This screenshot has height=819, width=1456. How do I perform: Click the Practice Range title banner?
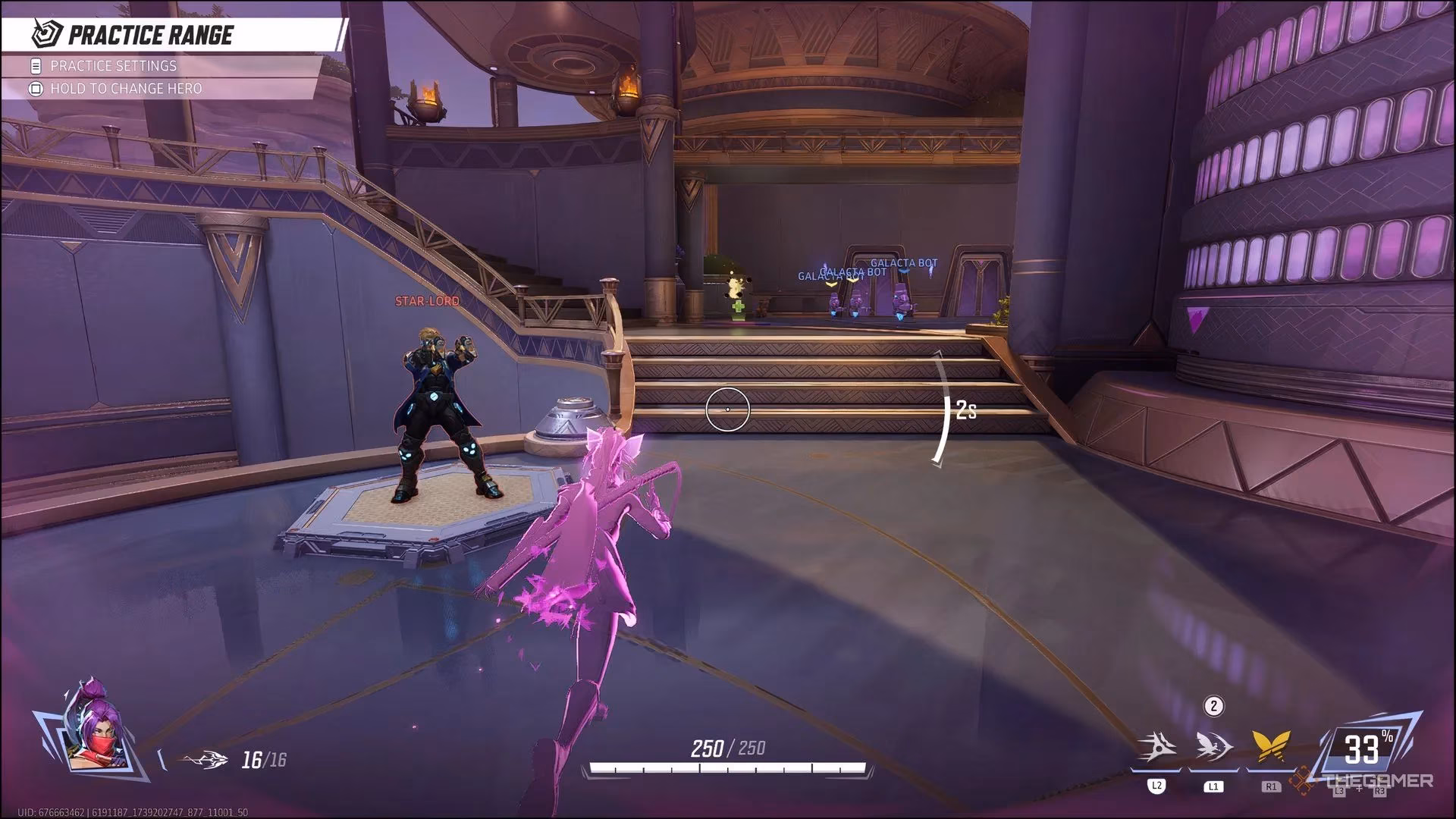click(x=150, y=35)
